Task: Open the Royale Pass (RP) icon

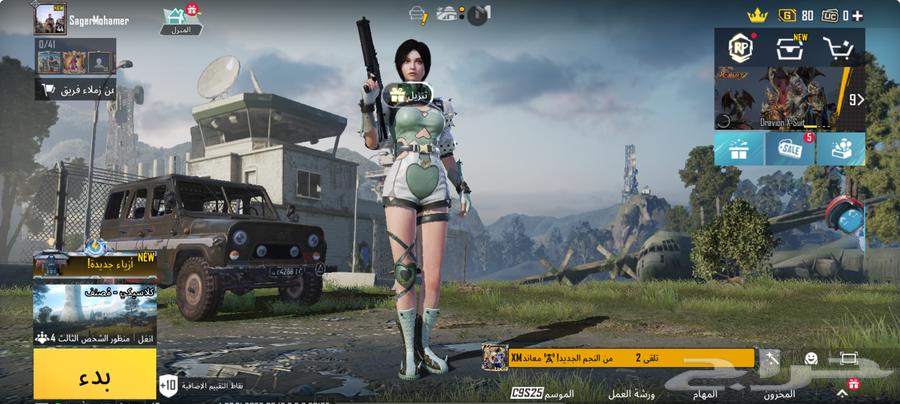Action: coord(739,48)
